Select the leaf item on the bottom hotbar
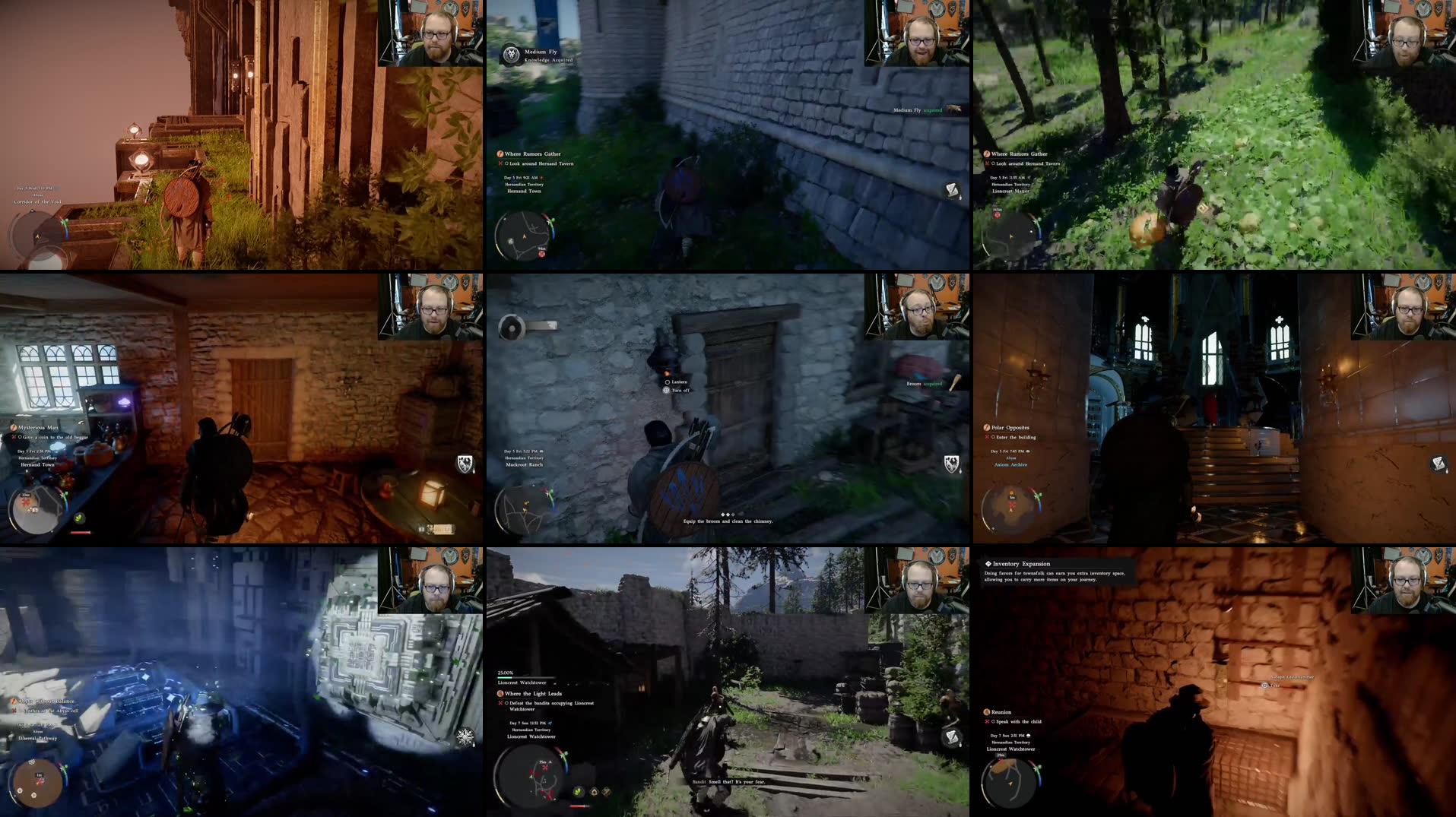This screenshot has width=1456, height=817. 578,793
